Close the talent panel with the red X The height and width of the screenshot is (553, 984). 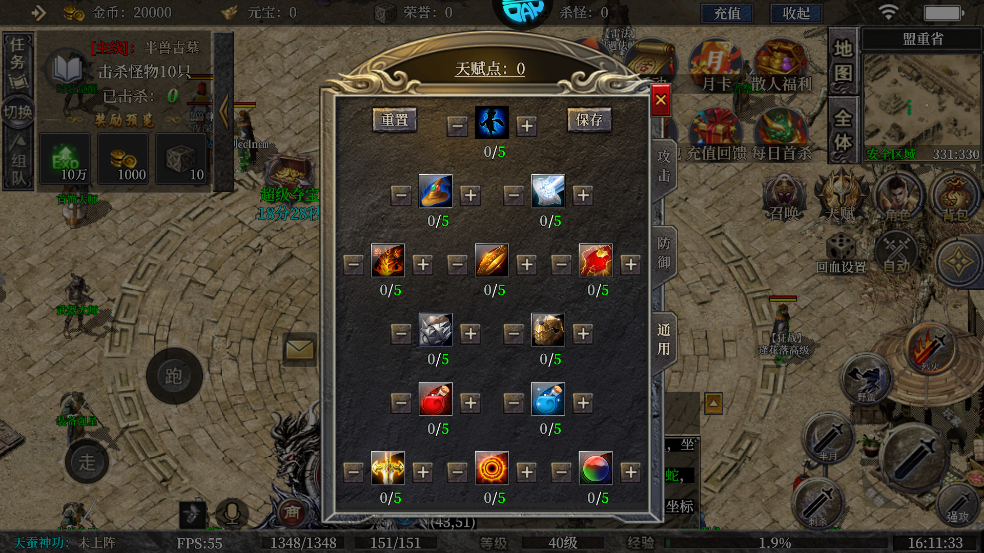[x=660, y=101]
